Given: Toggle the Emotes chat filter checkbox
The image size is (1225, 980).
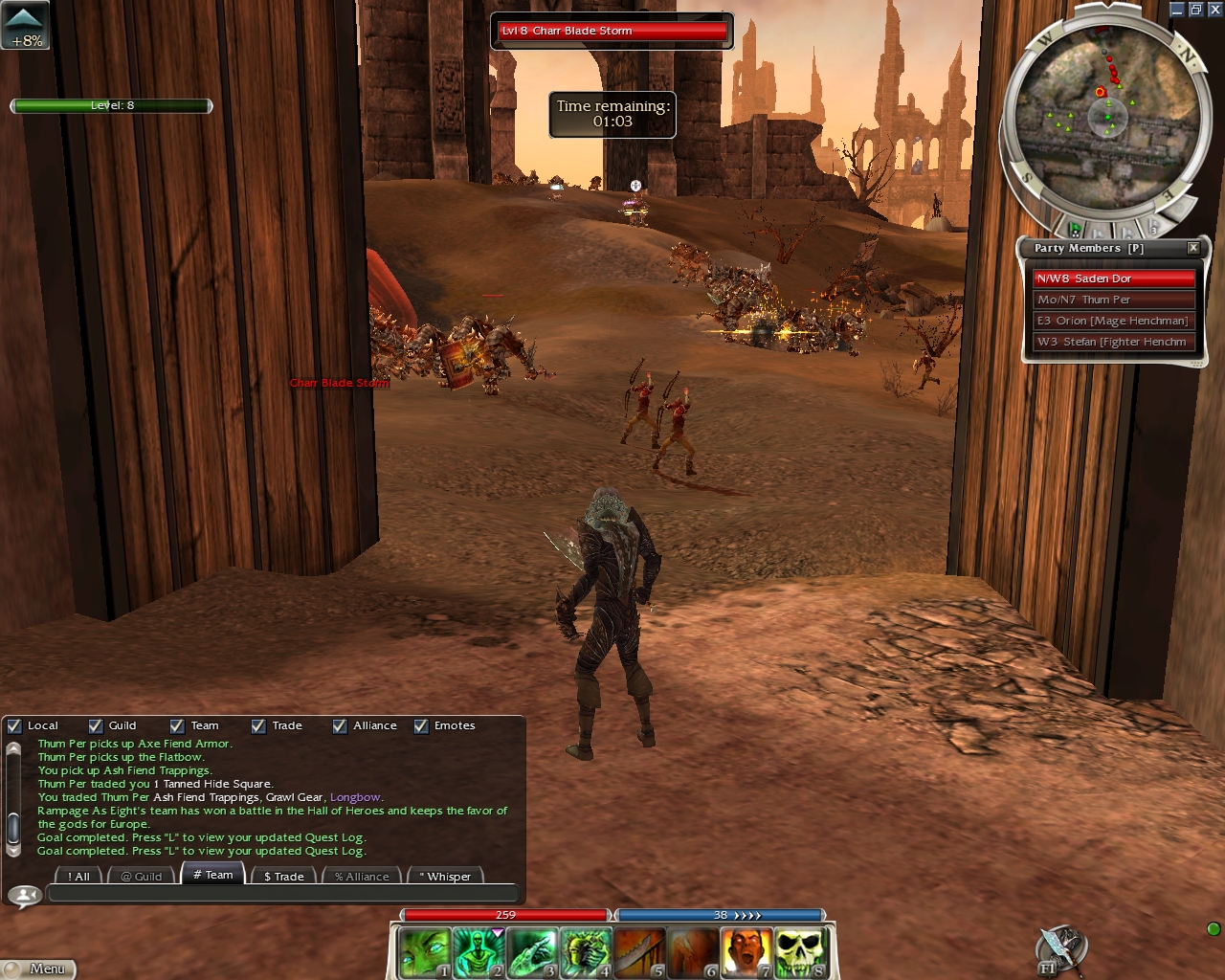Looking at the screenshot, I should [x=421, y=725].
